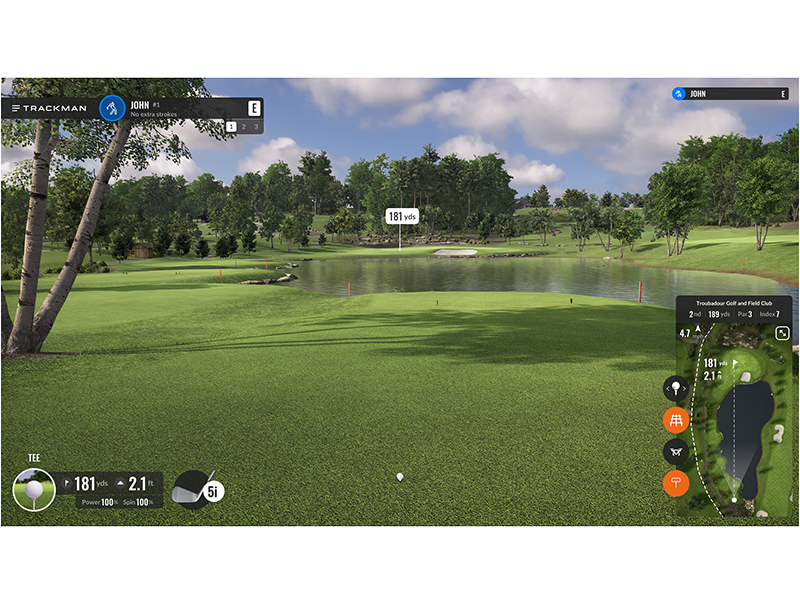Open John's scorecard in top-right corner
This screenshot has height=600, width=800.
pos(728,94)
